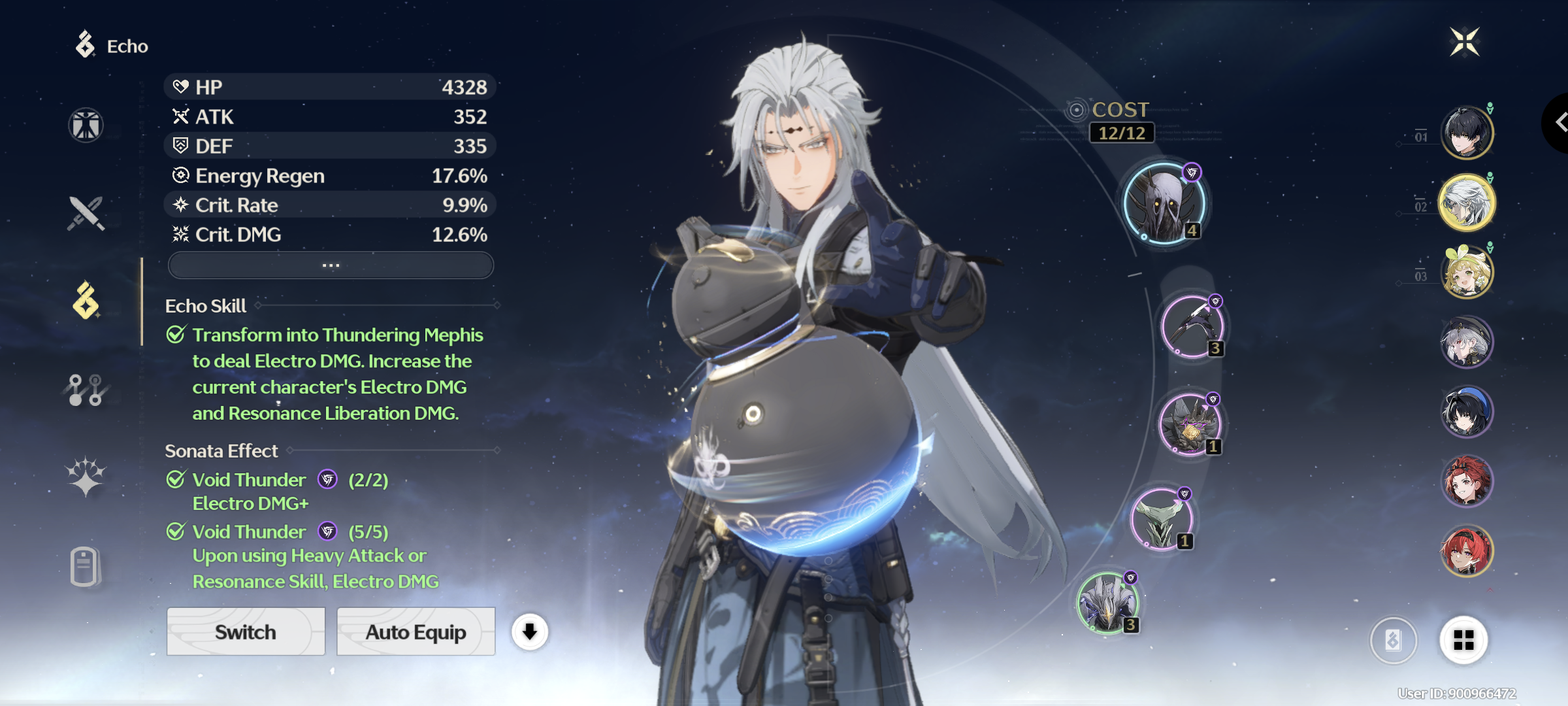The image size is (1568, 706).
Task: Show the resonance chain star tab
Action: coord(86,477)
